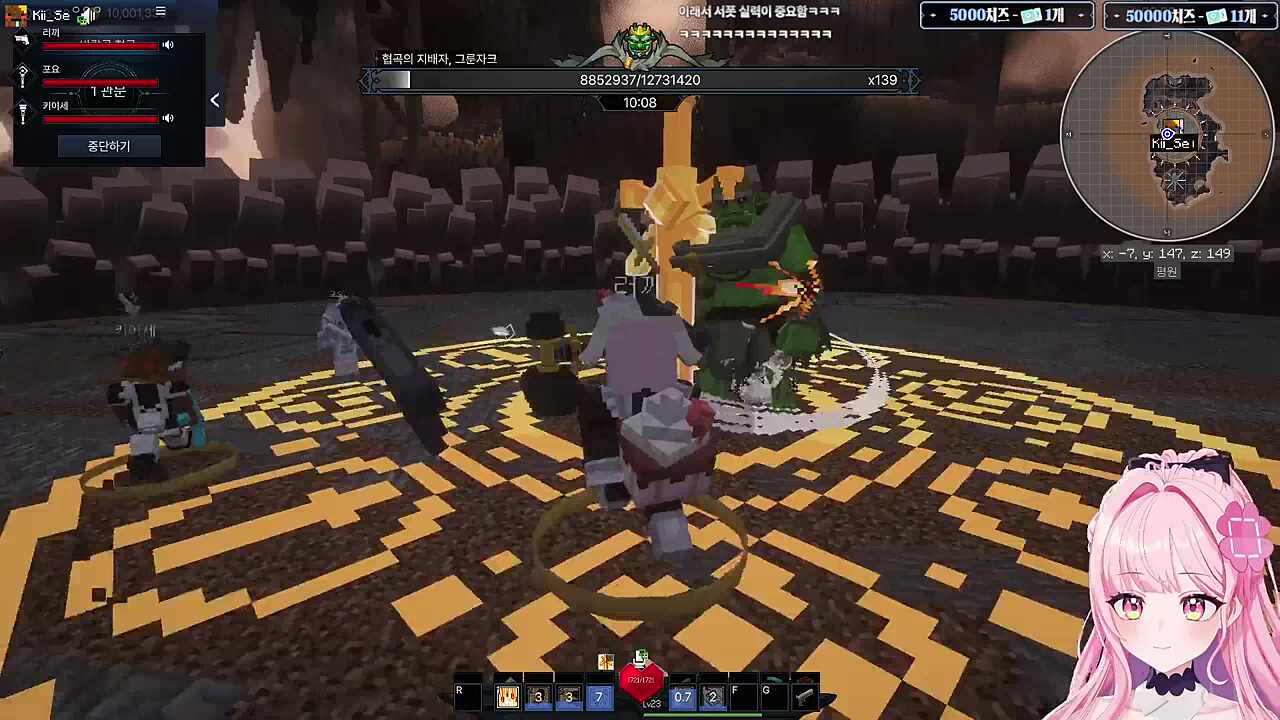Viewport: 1280px width, 720px height.
Task: Select the skill slot with cooldown 7
Action: click(x=599, y=696)
